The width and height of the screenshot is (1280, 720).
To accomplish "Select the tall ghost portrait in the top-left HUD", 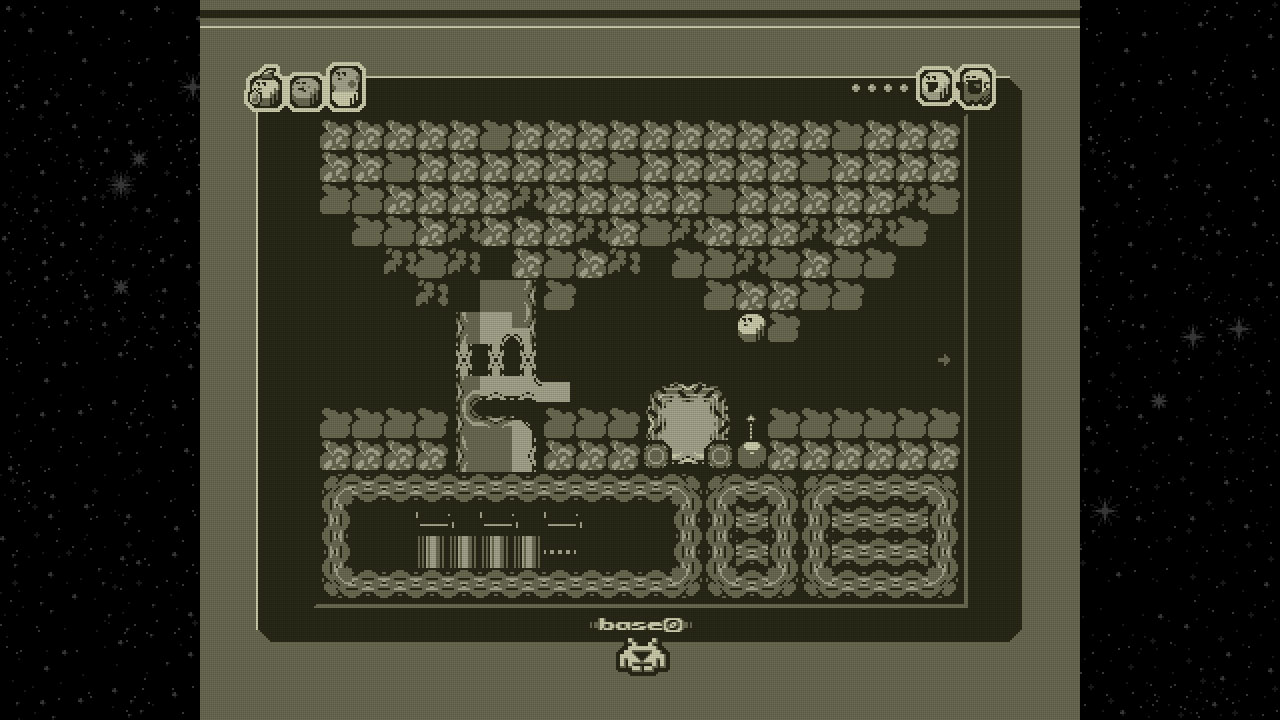I will click(x=345, y=85).
